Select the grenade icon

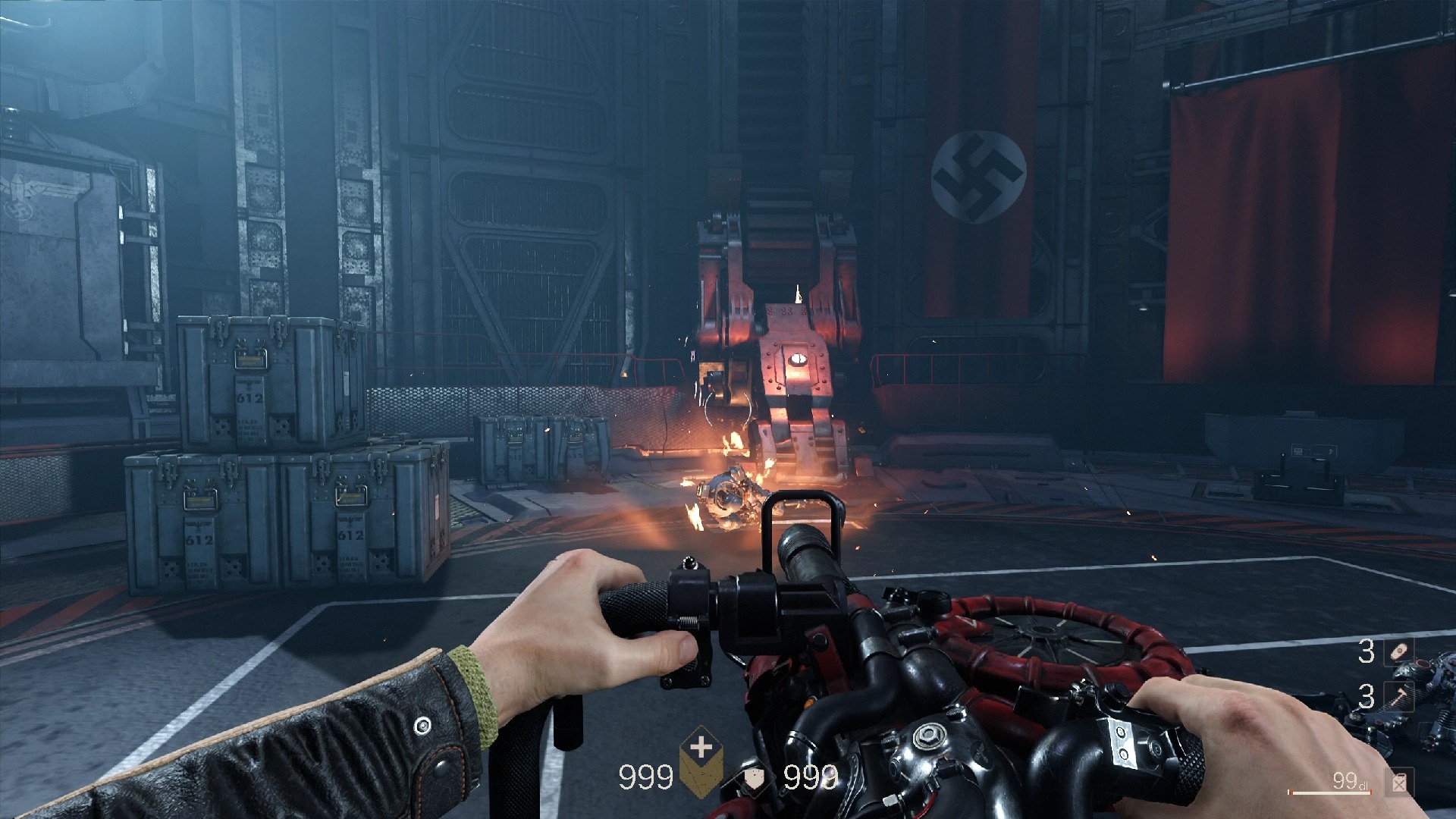tap(1399, 652)
